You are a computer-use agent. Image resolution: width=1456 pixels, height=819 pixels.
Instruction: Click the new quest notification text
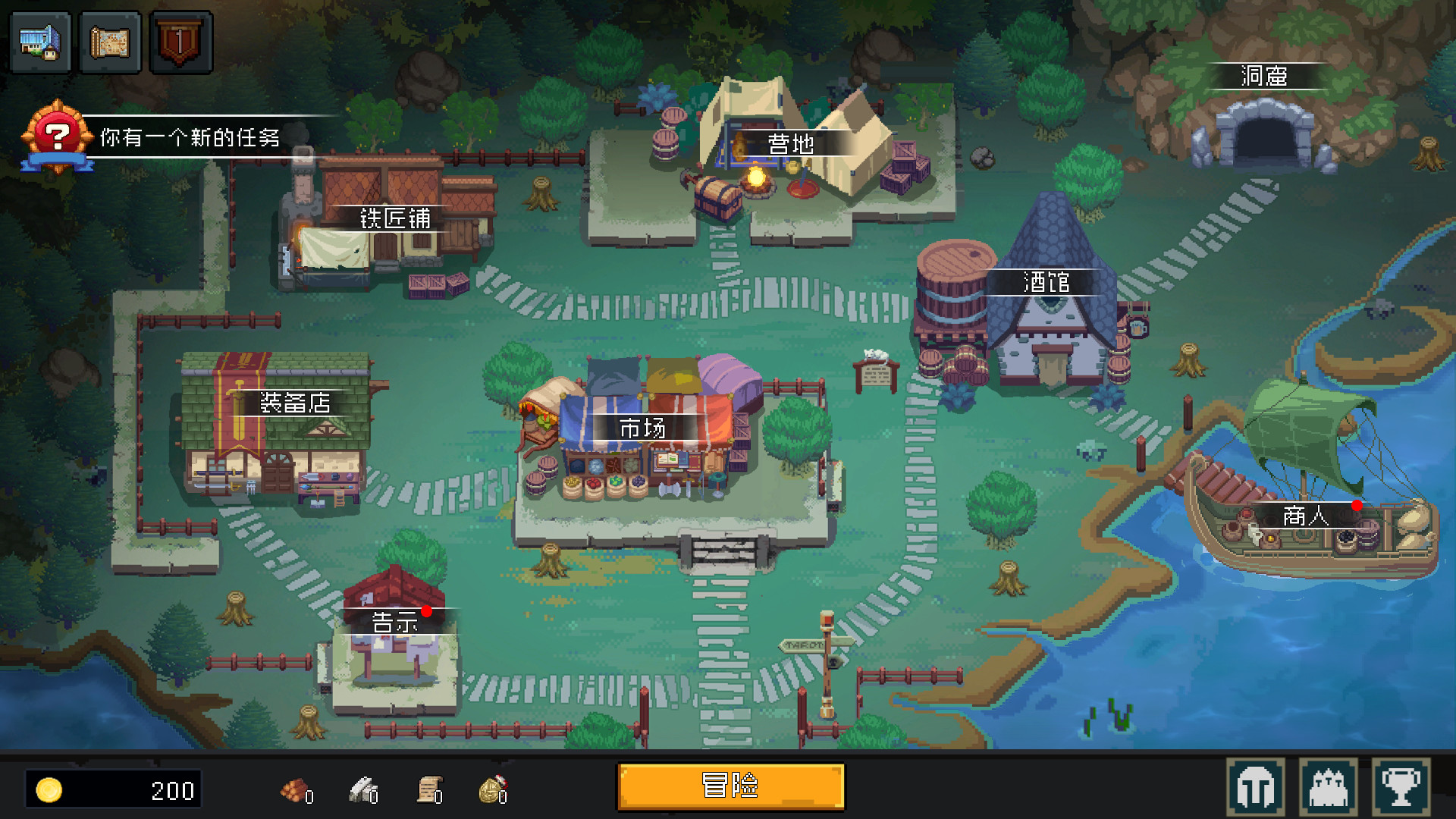(x=190, y=138)
